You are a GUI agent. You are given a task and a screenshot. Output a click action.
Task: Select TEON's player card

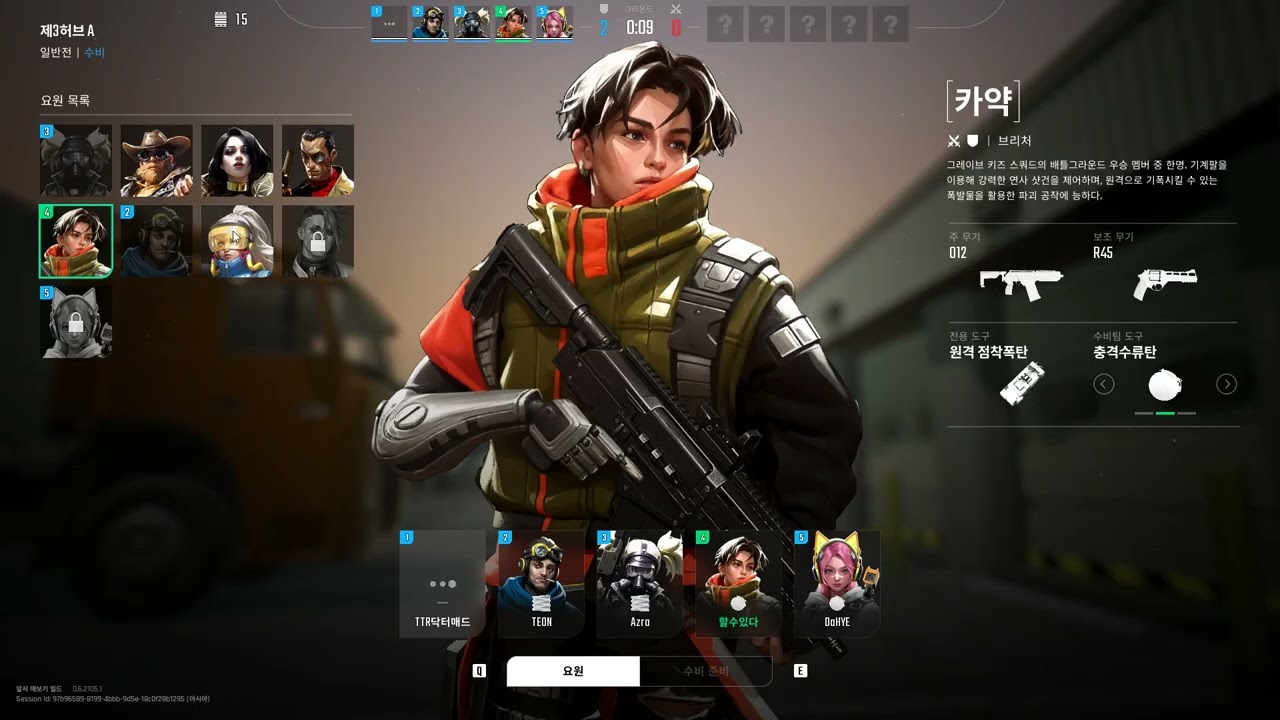click(x=541, y=584)
